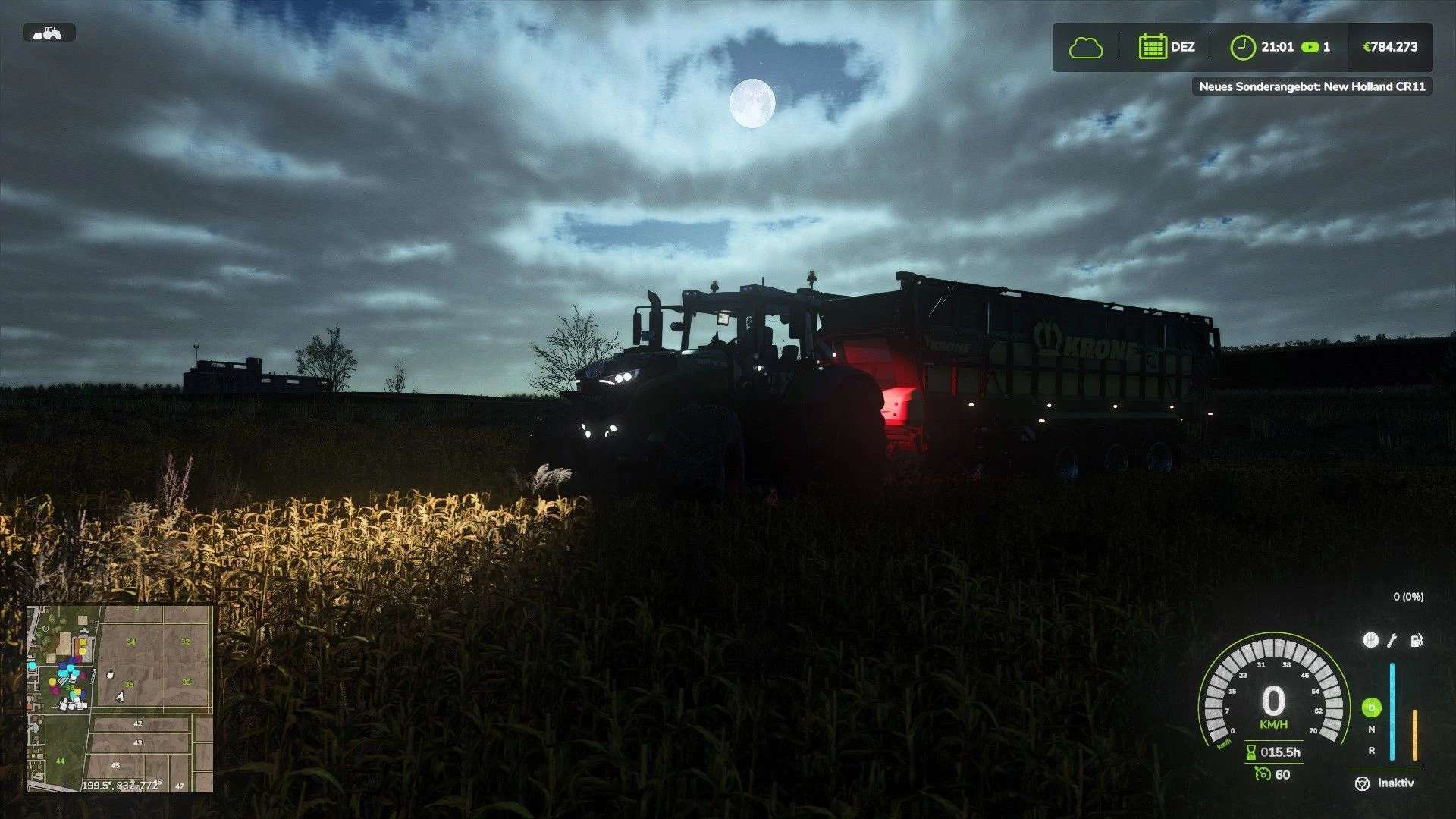Click the tractor icon in top-left corner
1456x819 pixels.
point(48,33)
